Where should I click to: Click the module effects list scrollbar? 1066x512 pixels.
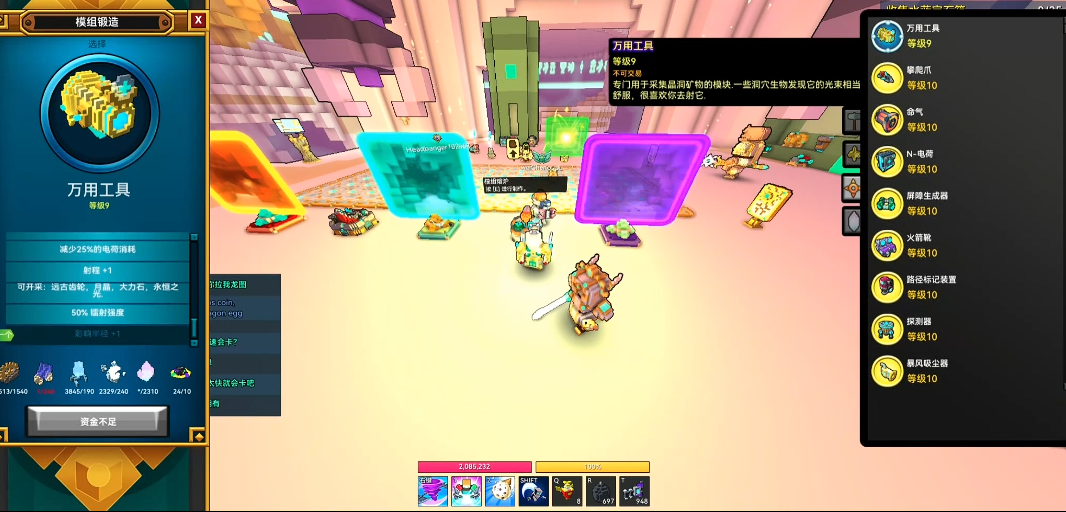(x=194, y=290)
